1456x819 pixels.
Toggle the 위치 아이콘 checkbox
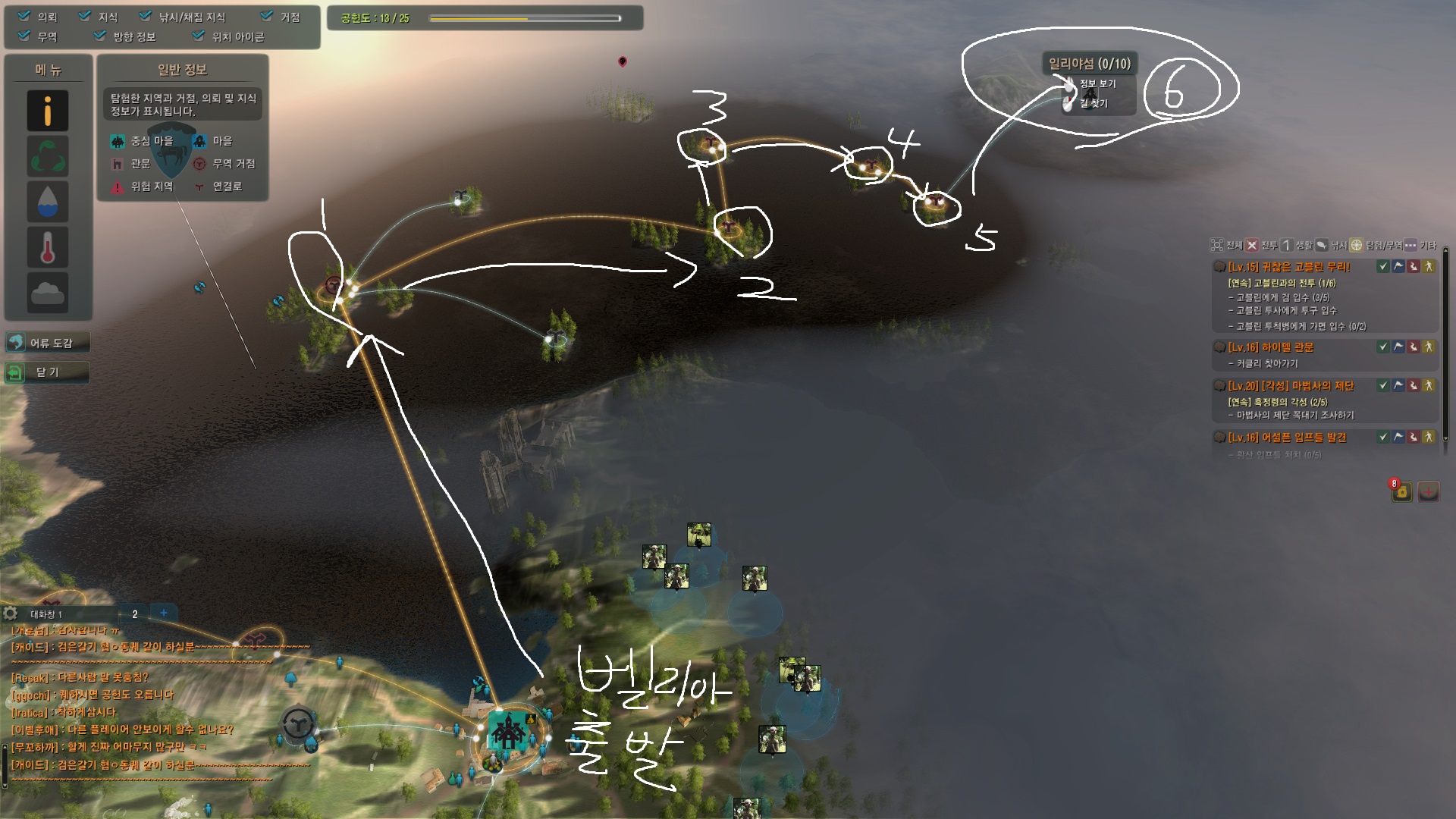(199, 36)
